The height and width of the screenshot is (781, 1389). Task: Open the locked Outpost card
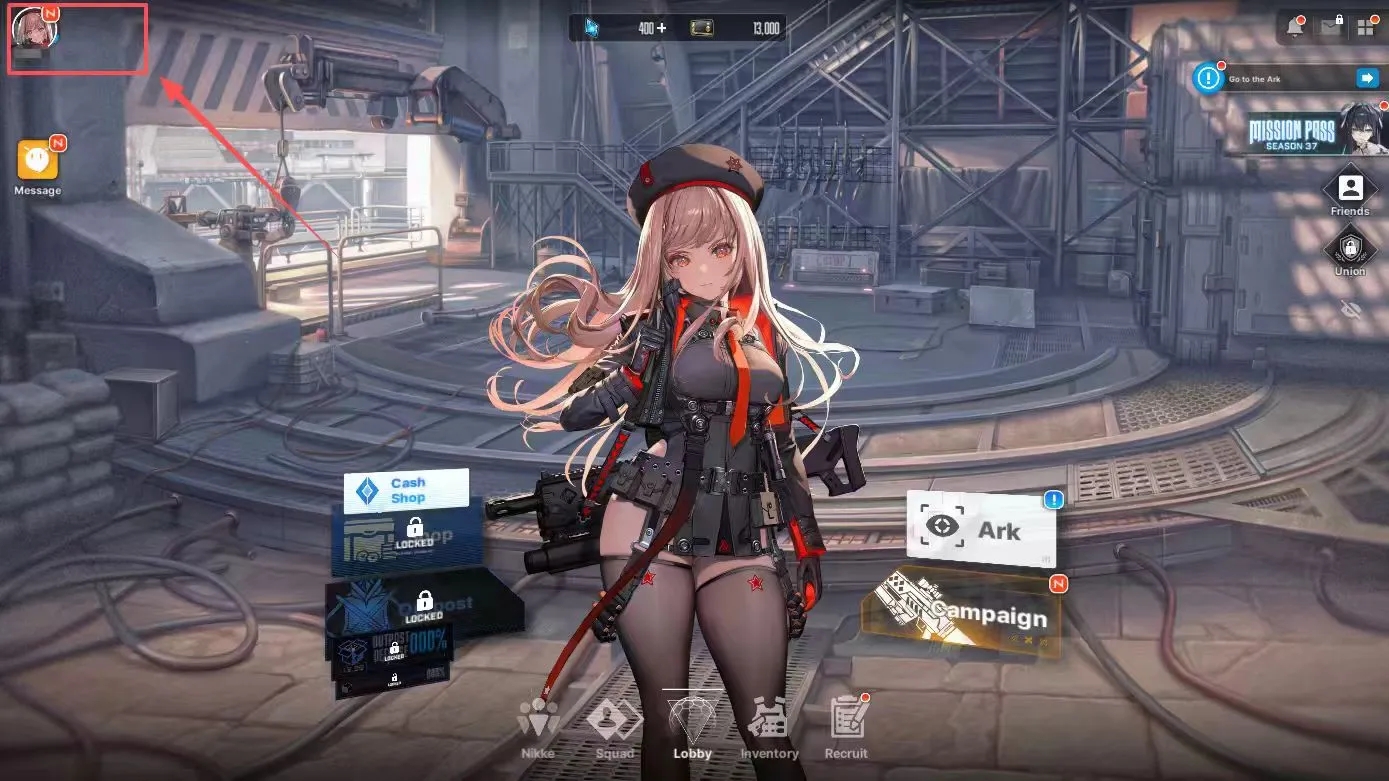point(420,600)
